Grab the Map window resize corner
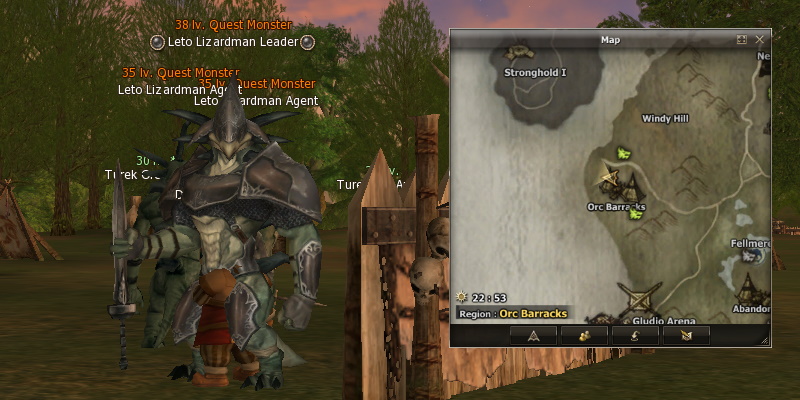Viewport: 800px width, 400px height. pyautogui.click(x=767, y=342)
